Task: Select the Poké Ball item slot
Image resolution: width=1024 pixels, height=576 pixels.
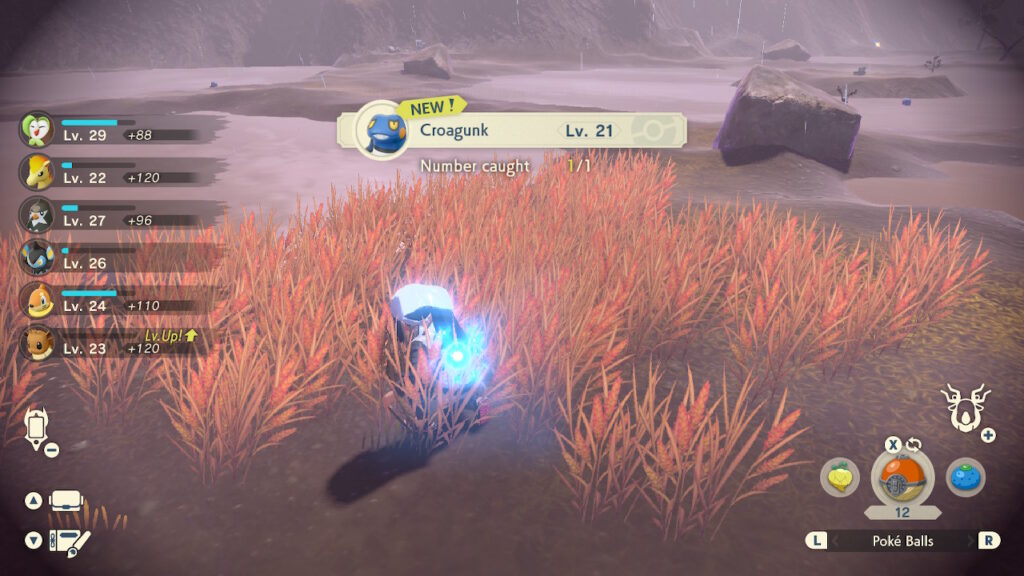Action: (x=903, y=478)
